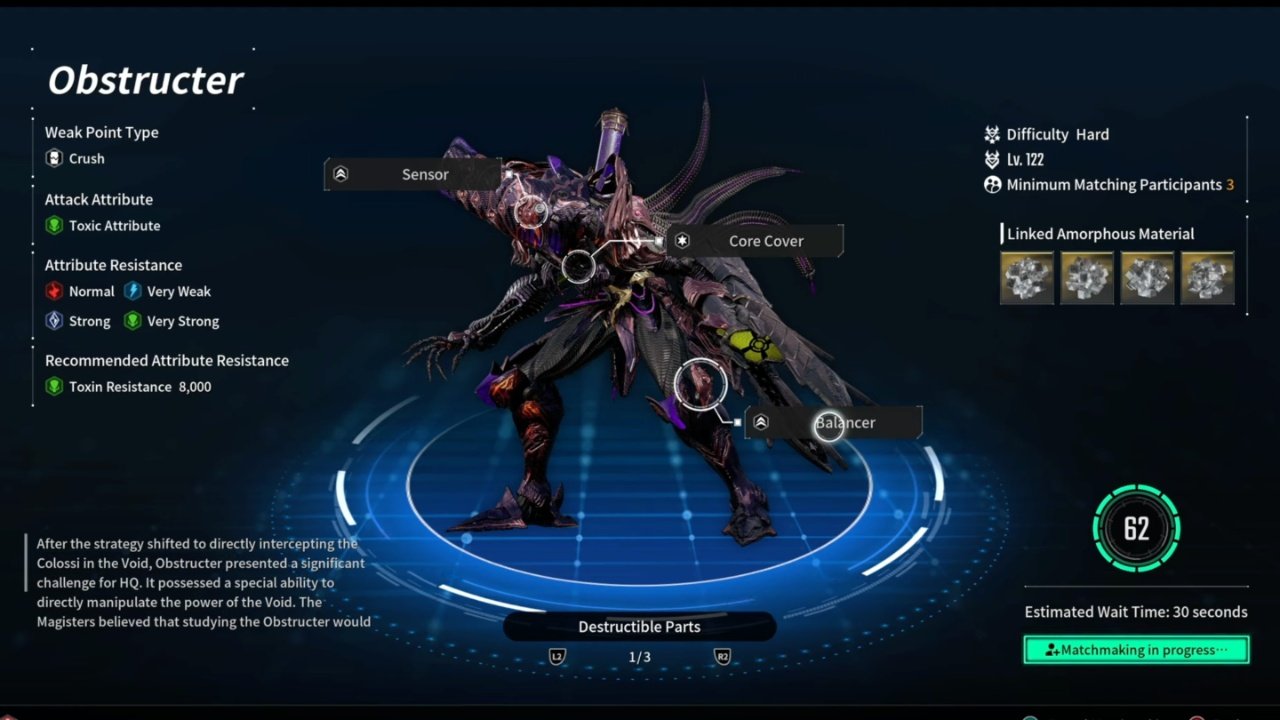Expand the Sensor chevron badge

[x=341, y=173]
